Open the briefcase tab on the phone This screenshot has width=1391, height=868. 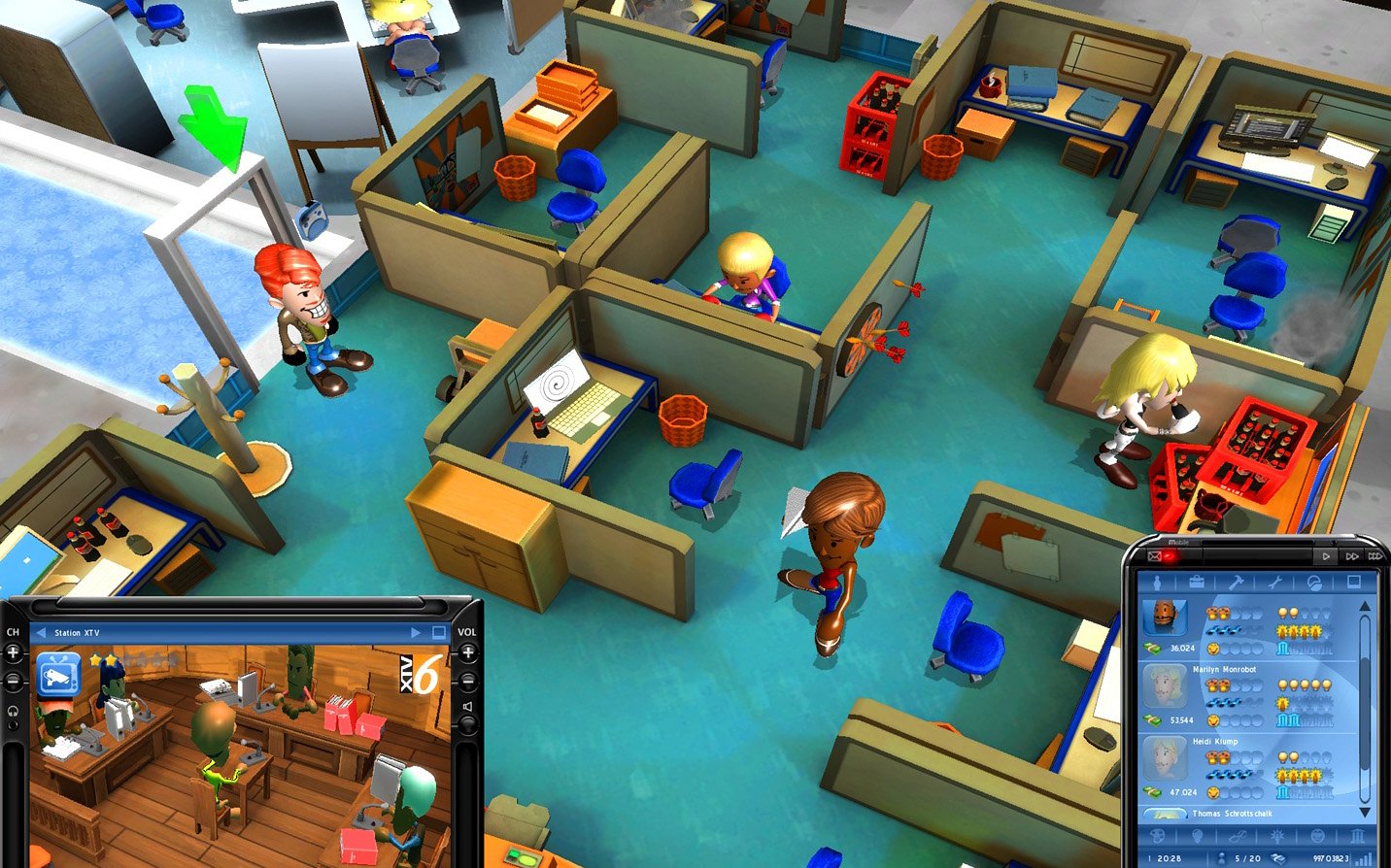pyautogui.click(x=1197, y=581)
